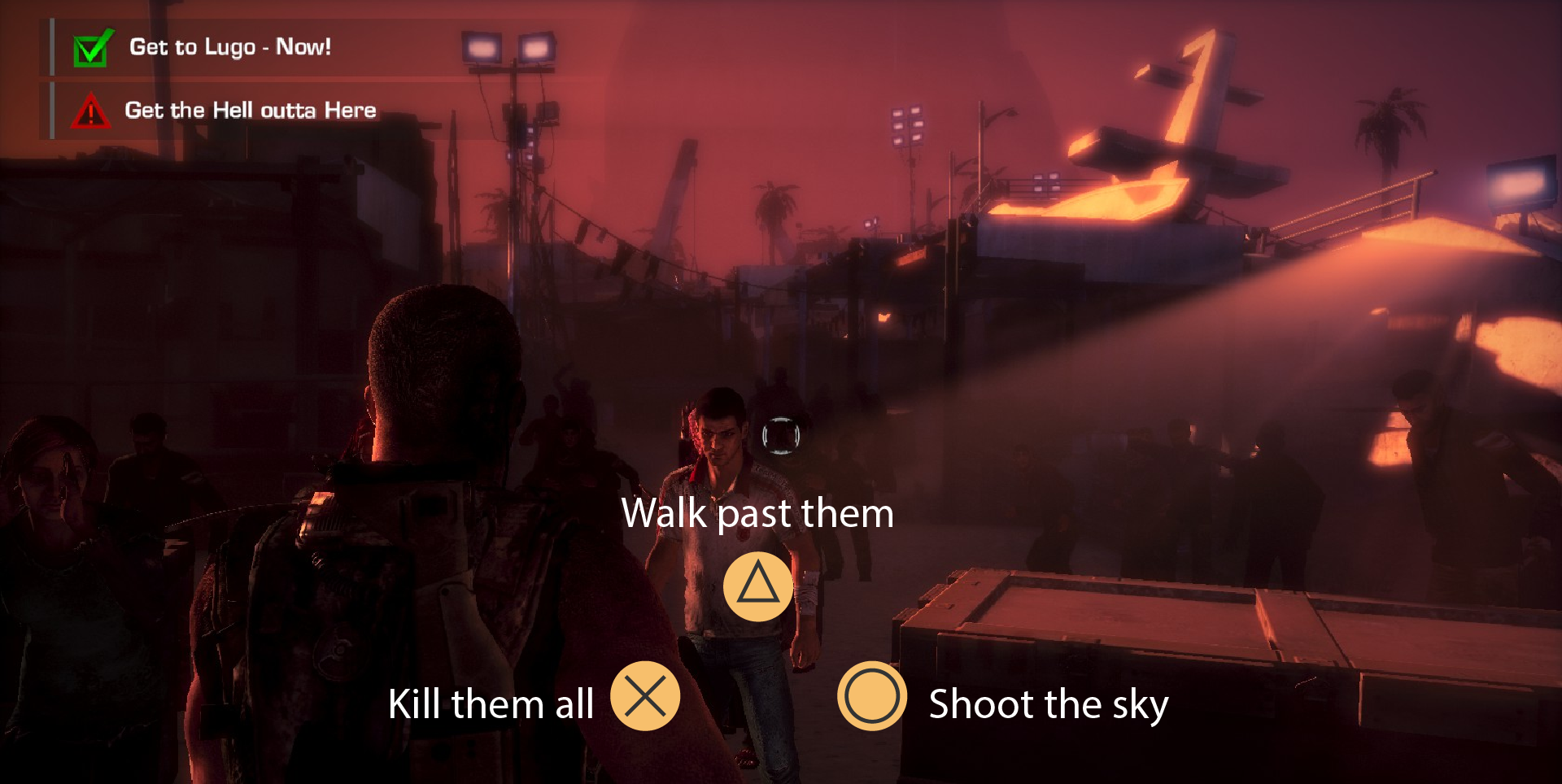This screenshot has height=784, width=1562.
Task: Click the aiming reticle near the approaching man
Action: click(x=779, y=438)
